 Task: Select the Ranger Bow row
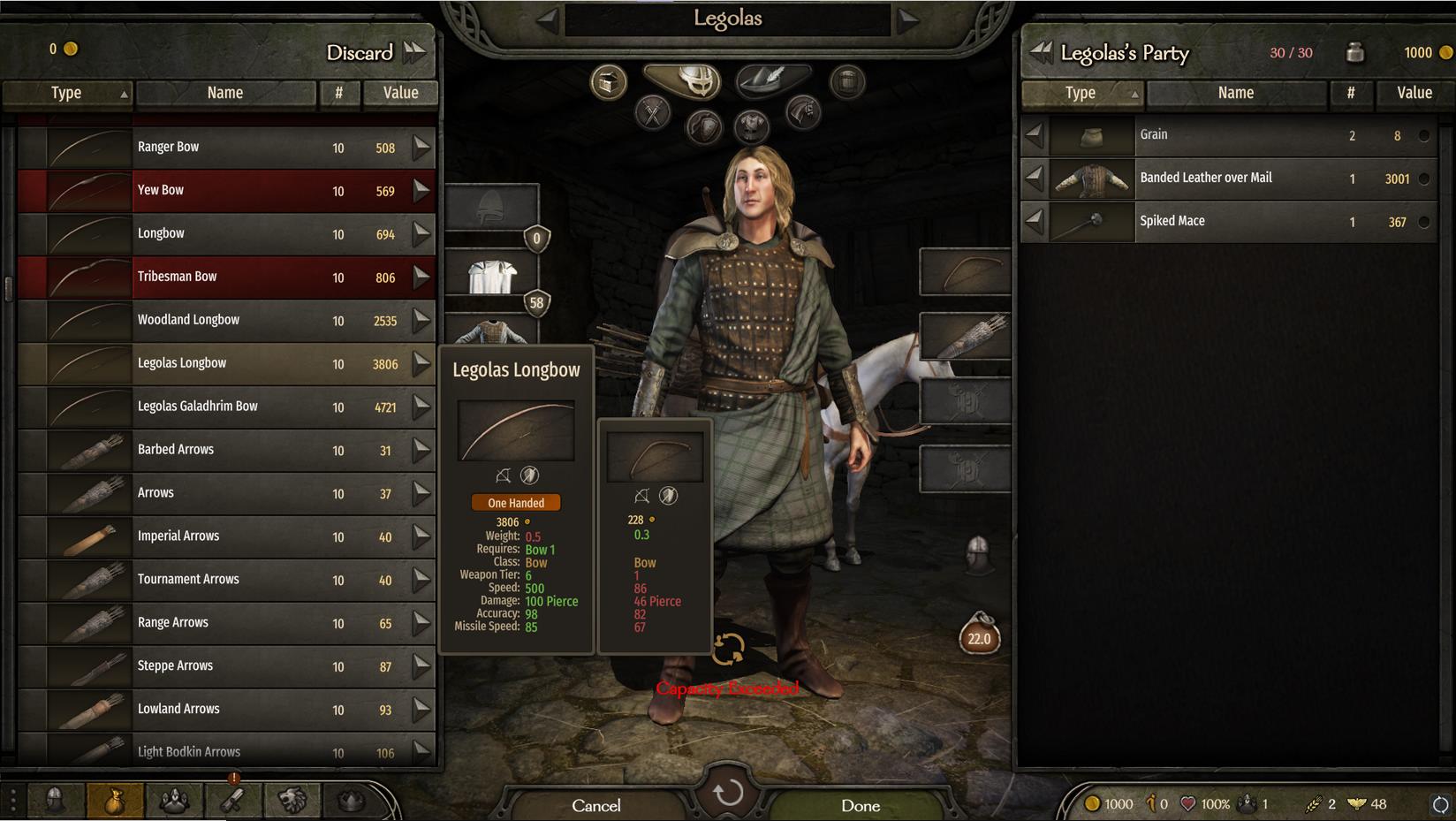(225, 148)
